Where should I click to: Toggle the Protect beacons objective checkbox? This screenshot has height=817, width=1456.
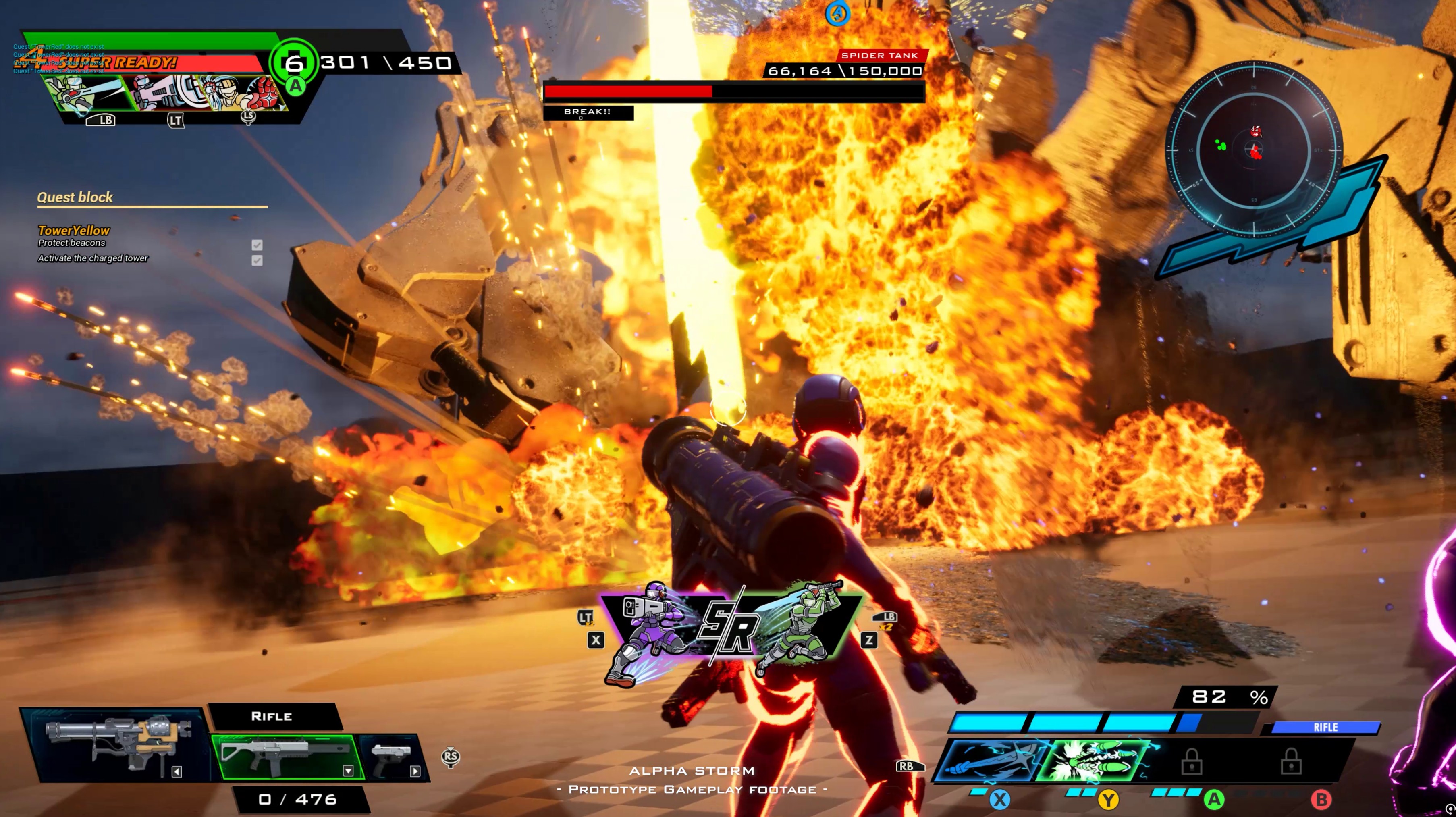click(x=257, y=245)
